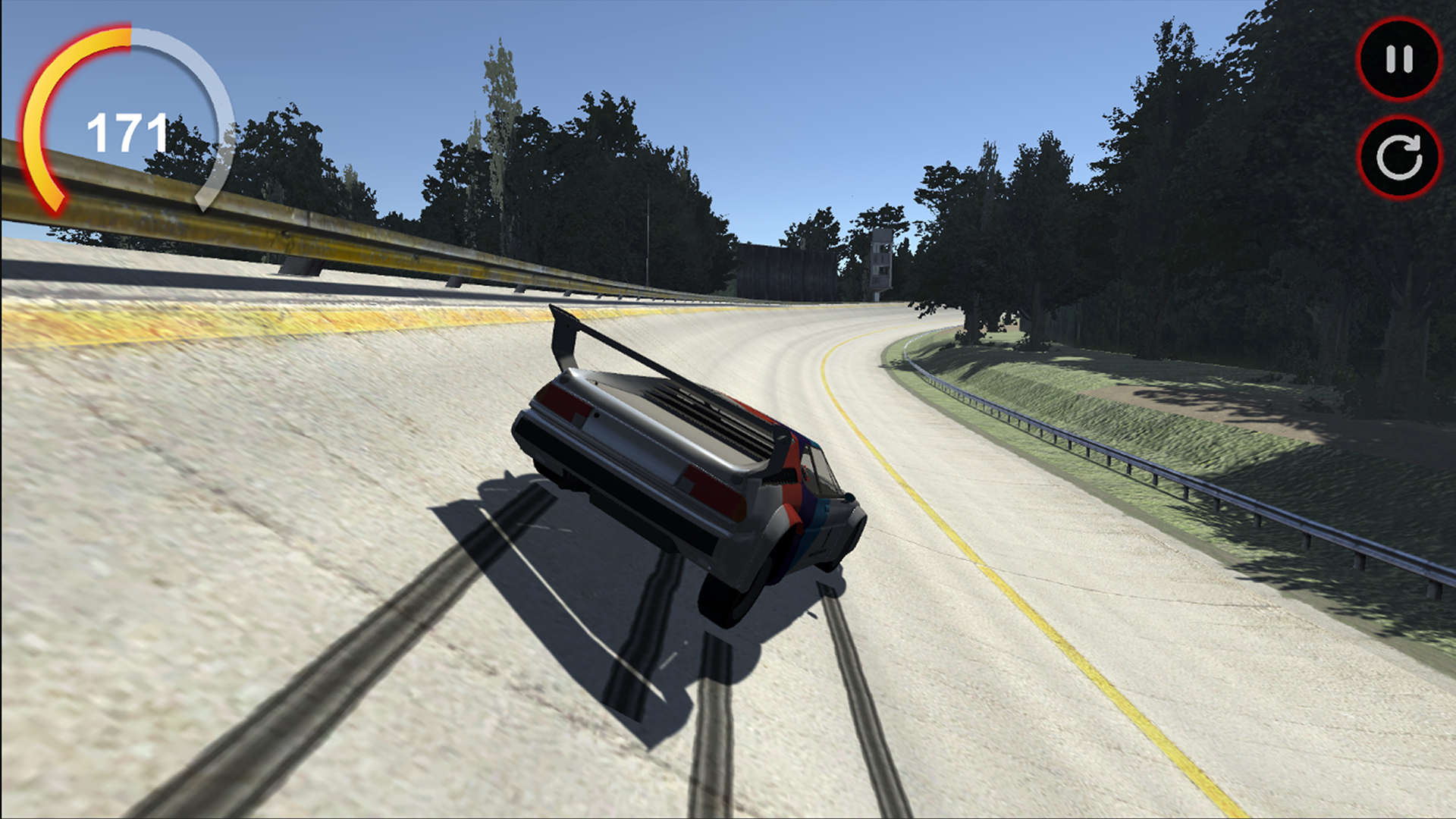The width and height of the screenshot is (1456, 819).
Task: Select the circular-arrow restart icon
Action: 1398,157
